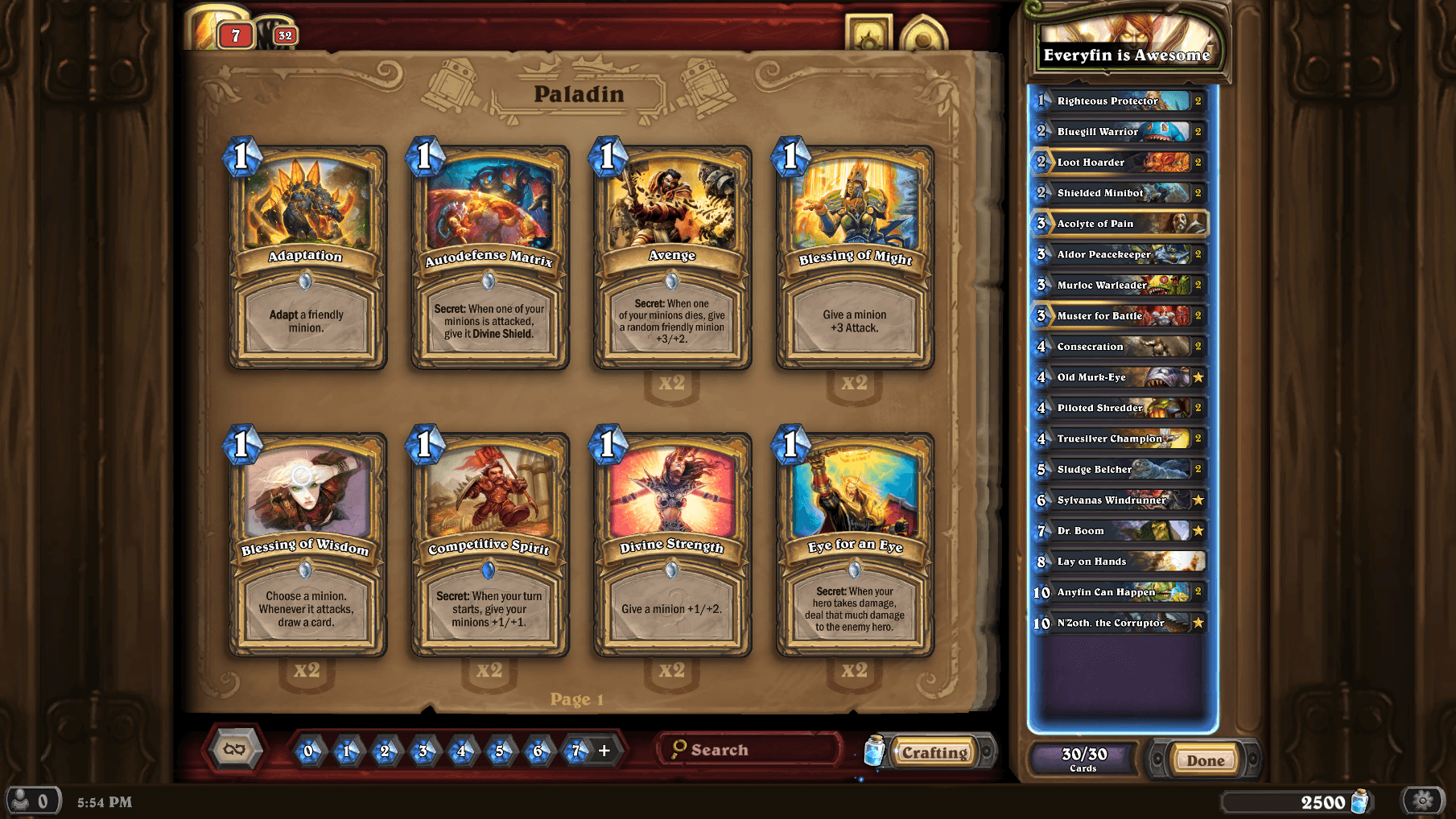Click Dr. Boom's golden star icon
This screenshot has height=819, width=1456.
point(1199,531)
